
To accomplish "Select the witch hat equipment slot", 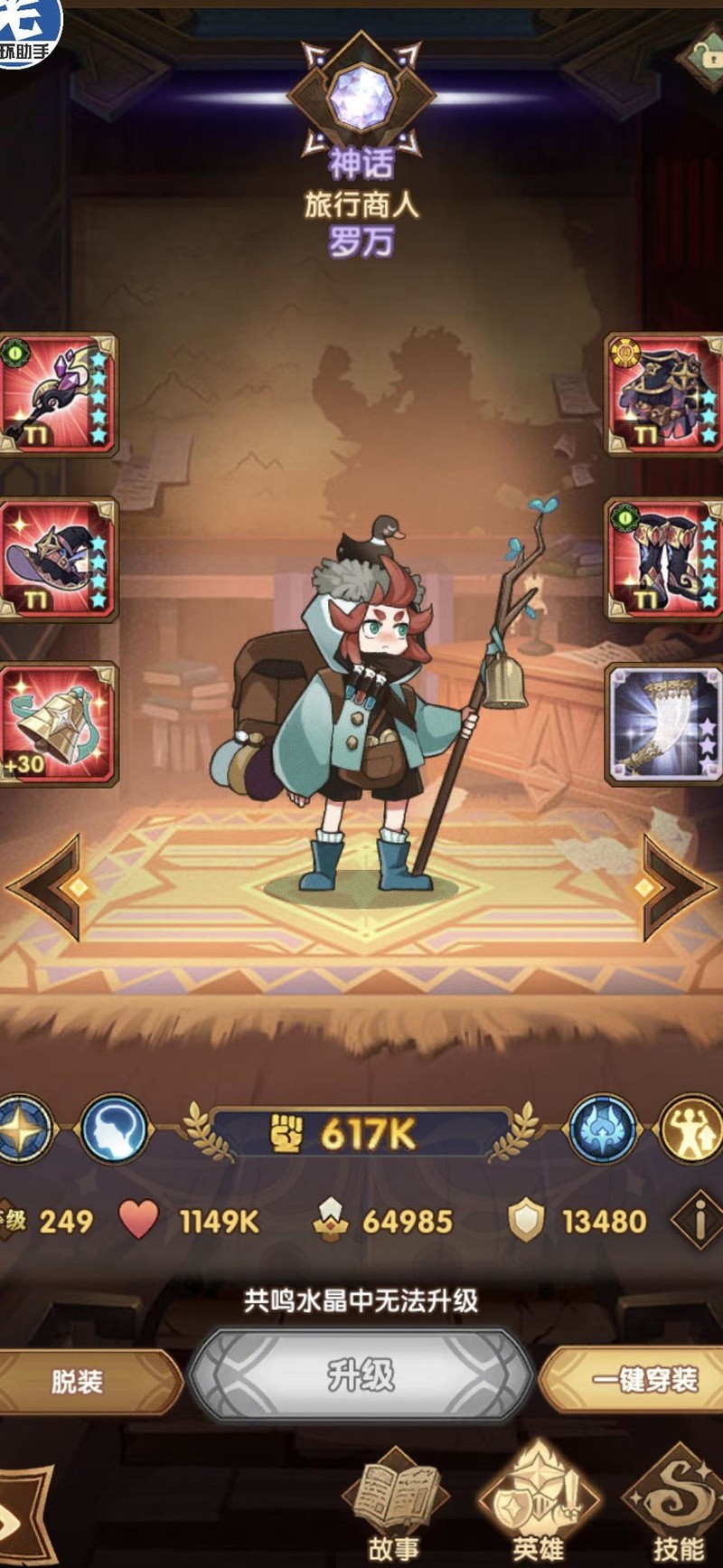I will [58, 559].
